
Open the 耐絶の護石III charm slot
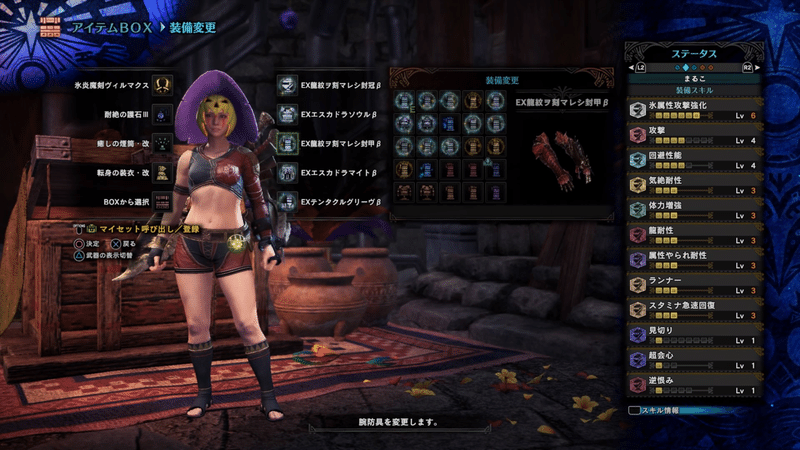tap(161, 114)
